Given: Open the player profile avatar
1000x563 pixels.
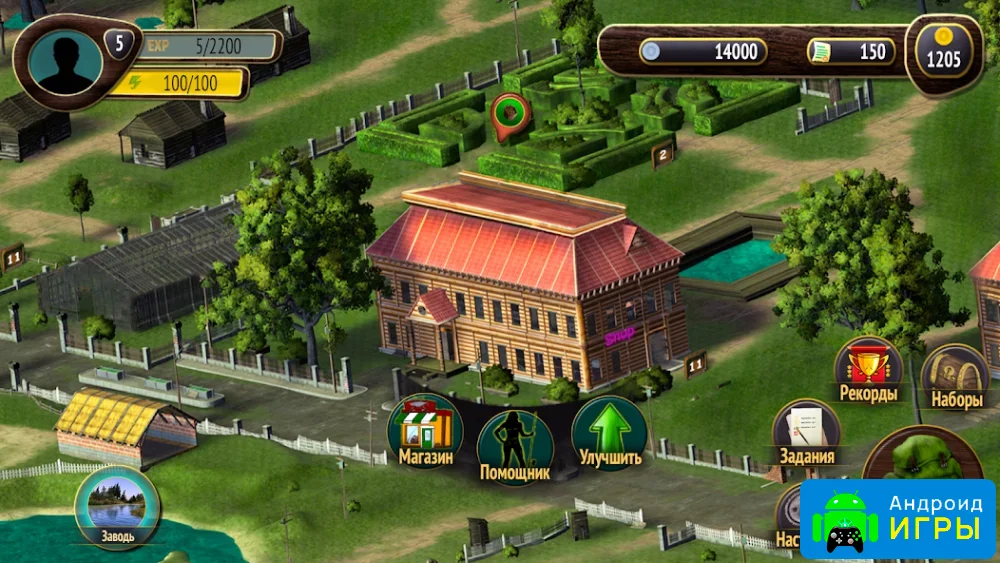Looking at the screenshot, I should tap(66, 62).
